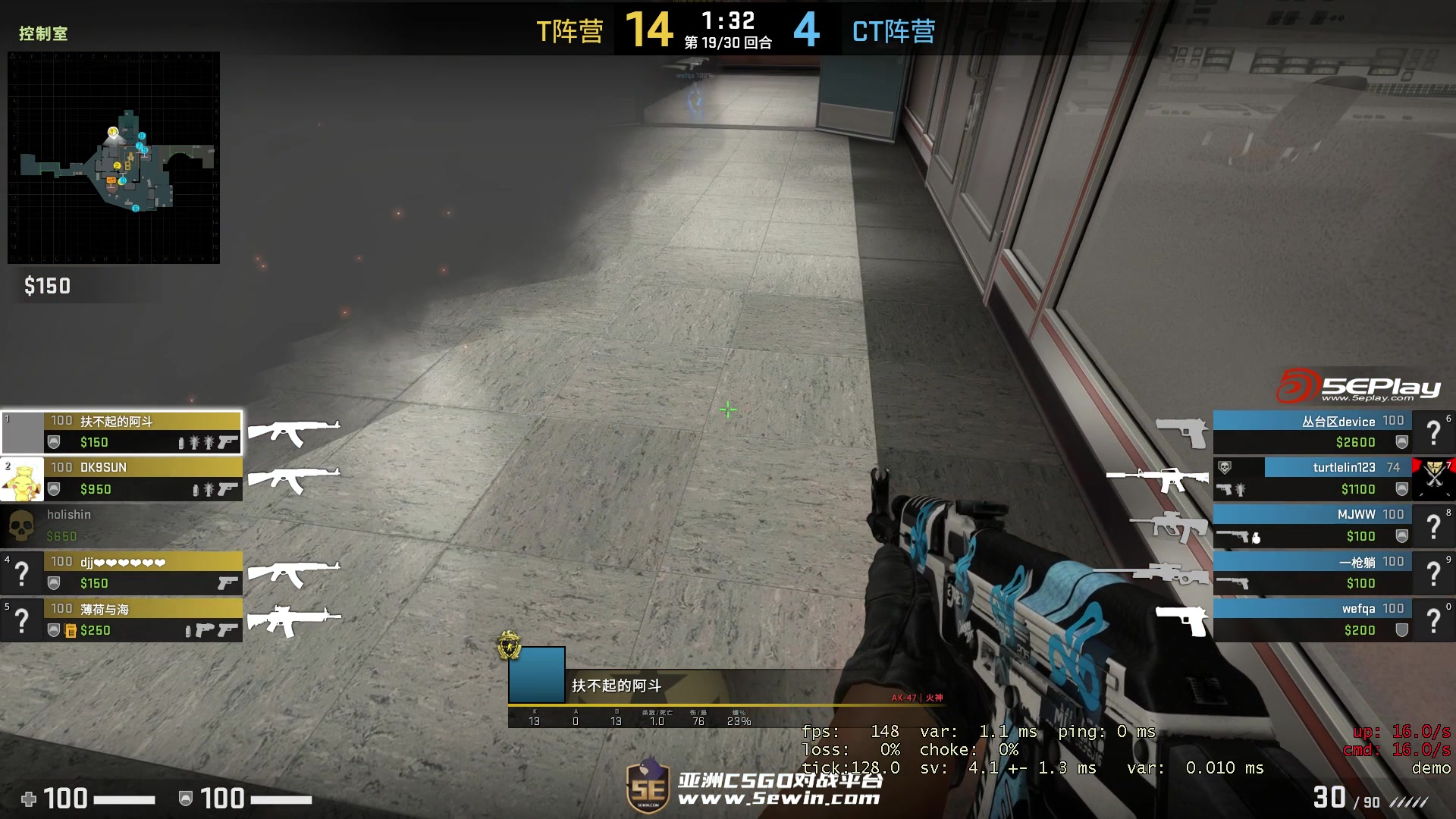Image resolution: width=1456 pixels, height=819 pixels.
Task: Click the flashbang icon on 扶不起的阿斗's loadout
Action: coord(194,442)
